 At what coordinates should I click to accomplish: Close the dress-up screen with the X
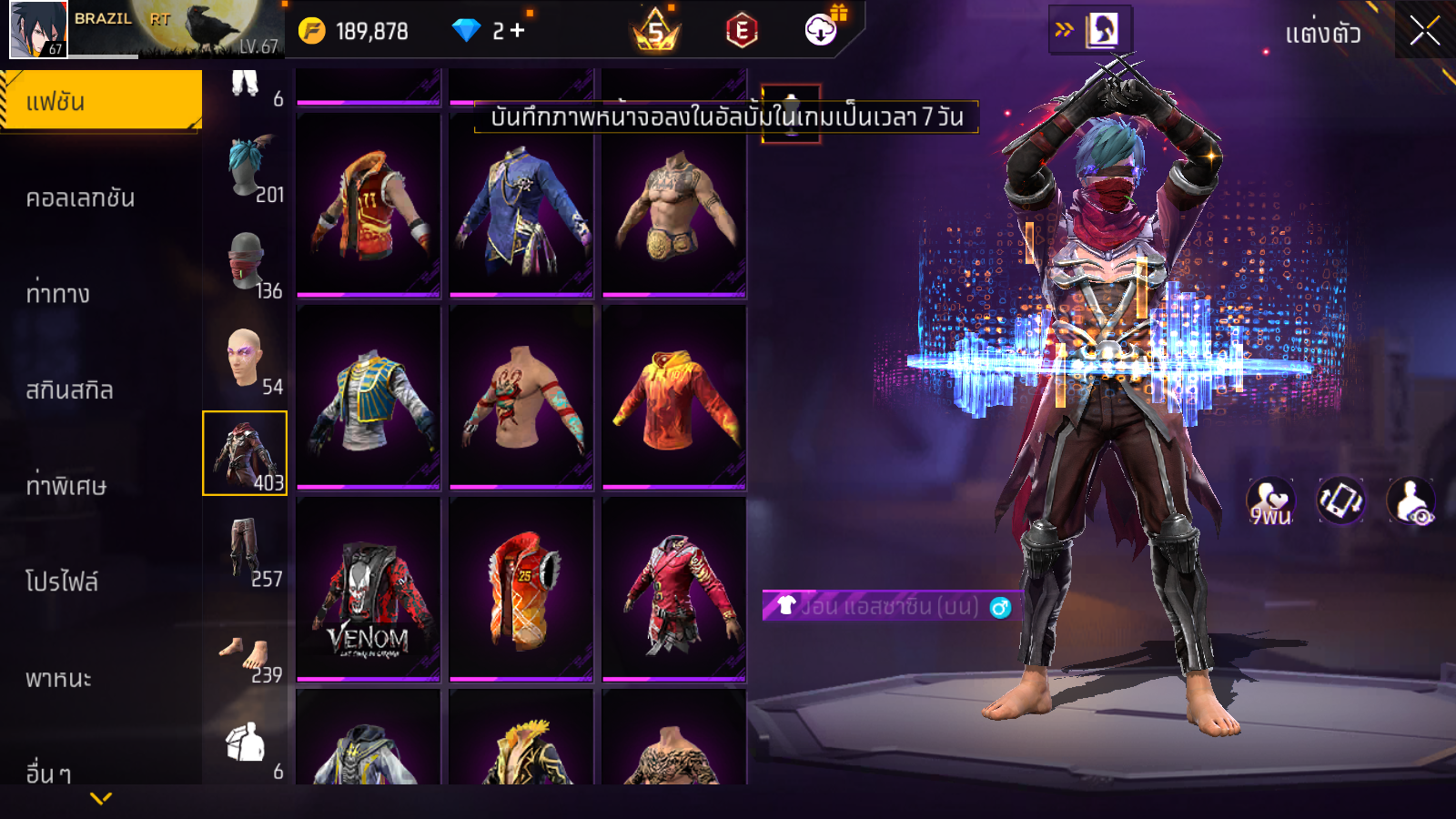(1424, 31)
